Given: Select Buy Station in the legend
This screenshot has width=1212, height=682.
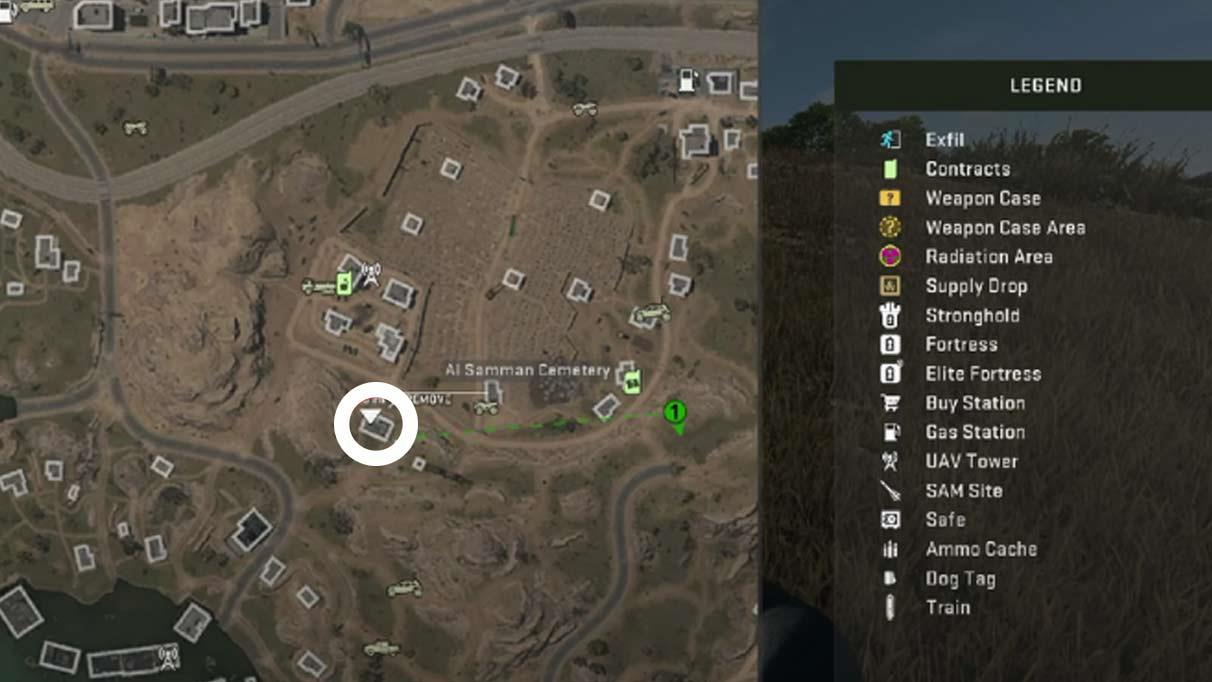Looking at the screenshot, I should pyautogui.click(x=974, y=403).
